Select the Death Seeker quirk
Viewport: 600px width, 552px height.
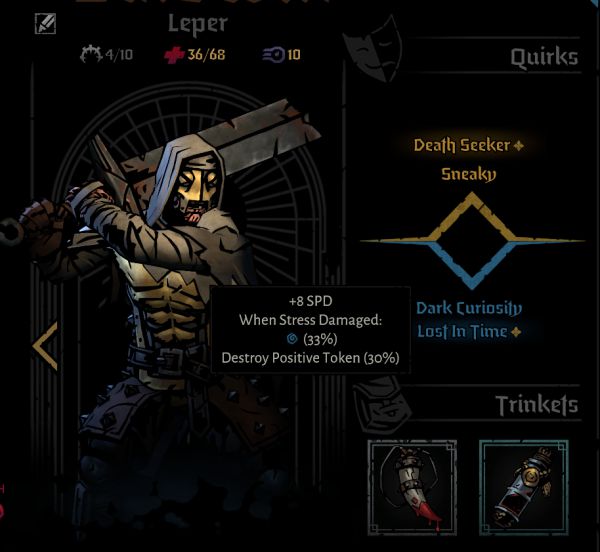pyautogui.click(x=462, y=146)
